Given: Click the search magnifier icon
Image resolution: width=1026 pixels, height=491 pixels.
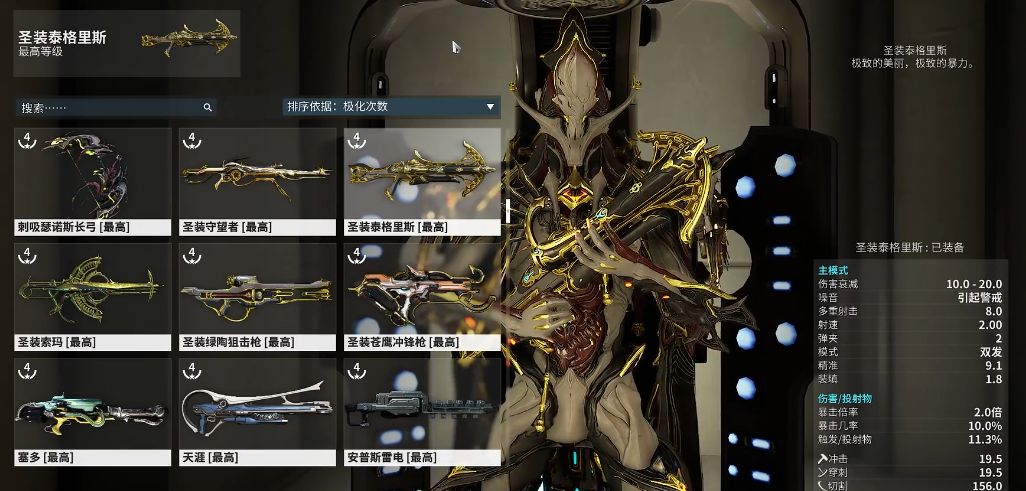Looking at the screenshot, I should 207,107.
